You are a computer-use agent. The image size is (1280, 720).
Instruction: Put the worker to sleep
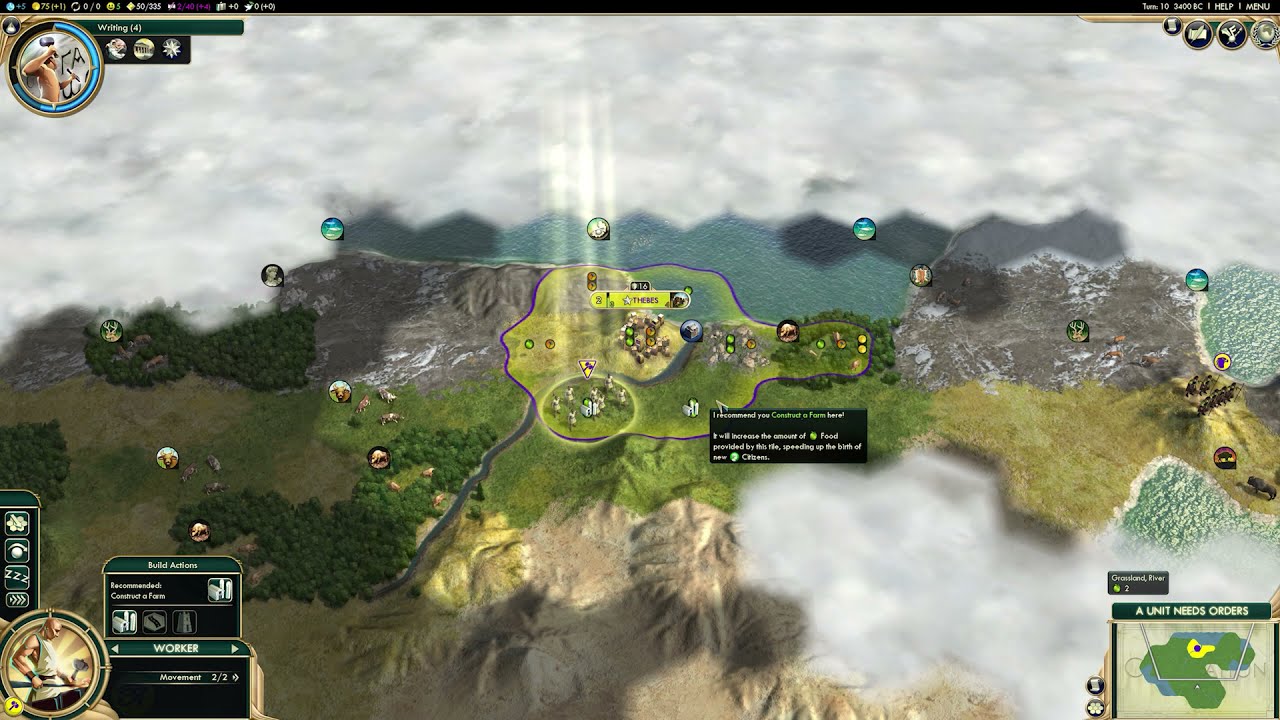(17, 576)
